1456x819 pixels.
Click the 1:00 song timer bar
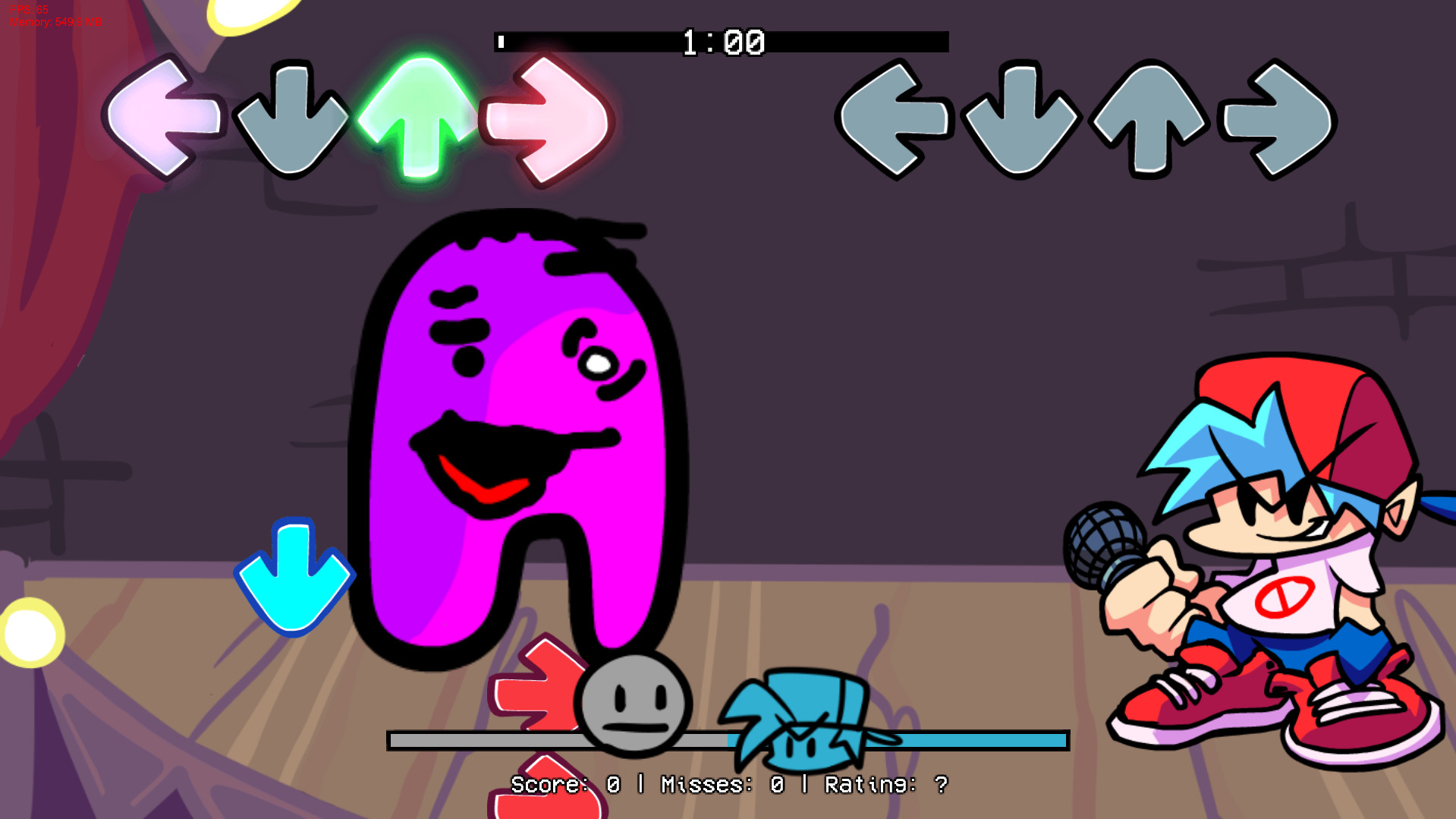721,42
